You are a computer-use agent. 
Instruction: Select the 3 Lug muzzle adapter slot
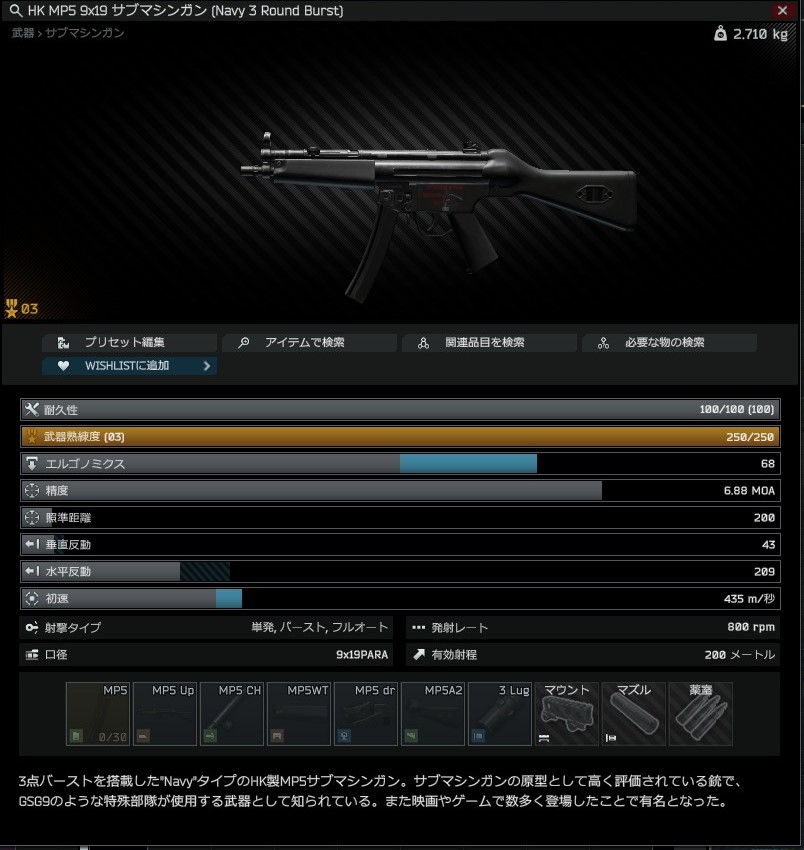pyautogui.click(x=500, y=714)
